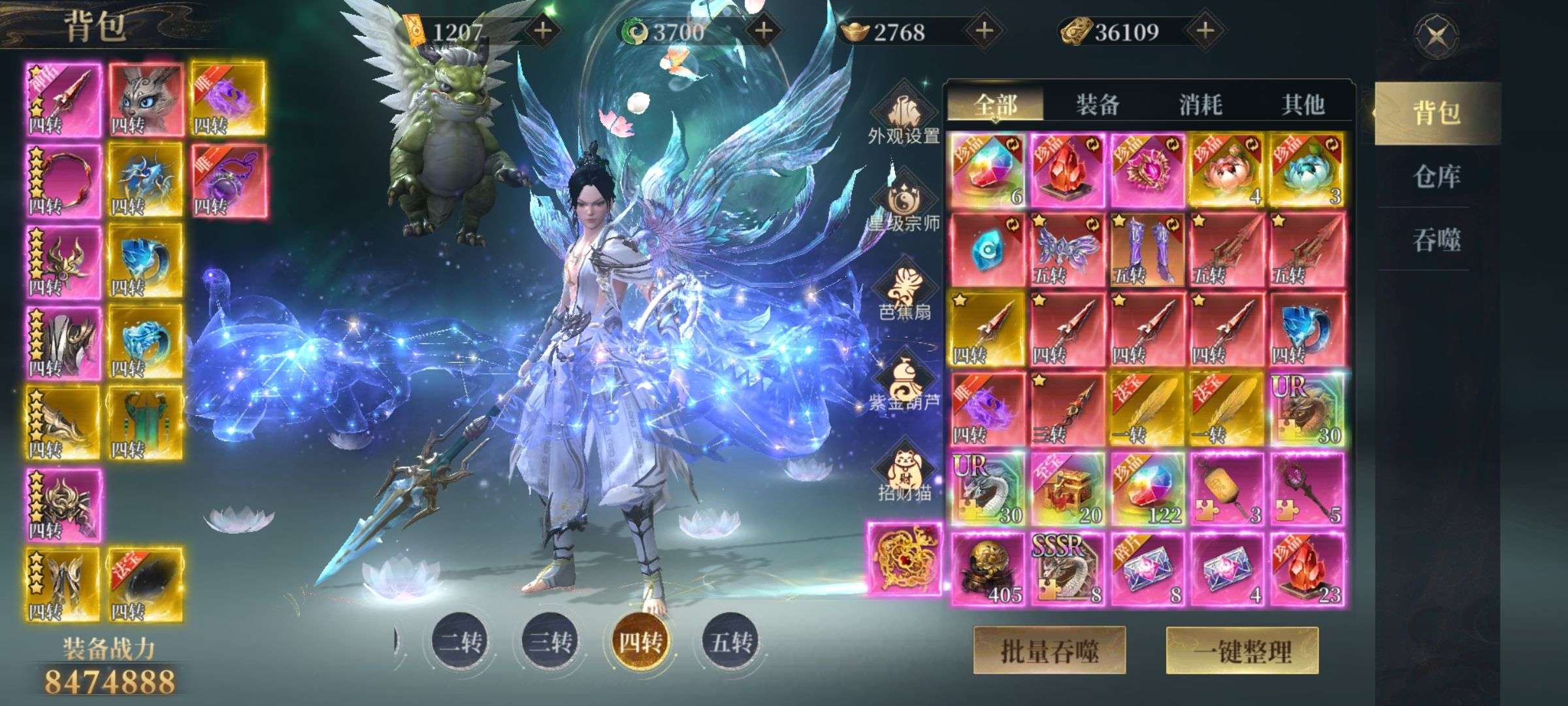This screenshot has height=706, width=1568.
Task: Select the equipped cat pet slot
Action: click(x=145, y=99)
